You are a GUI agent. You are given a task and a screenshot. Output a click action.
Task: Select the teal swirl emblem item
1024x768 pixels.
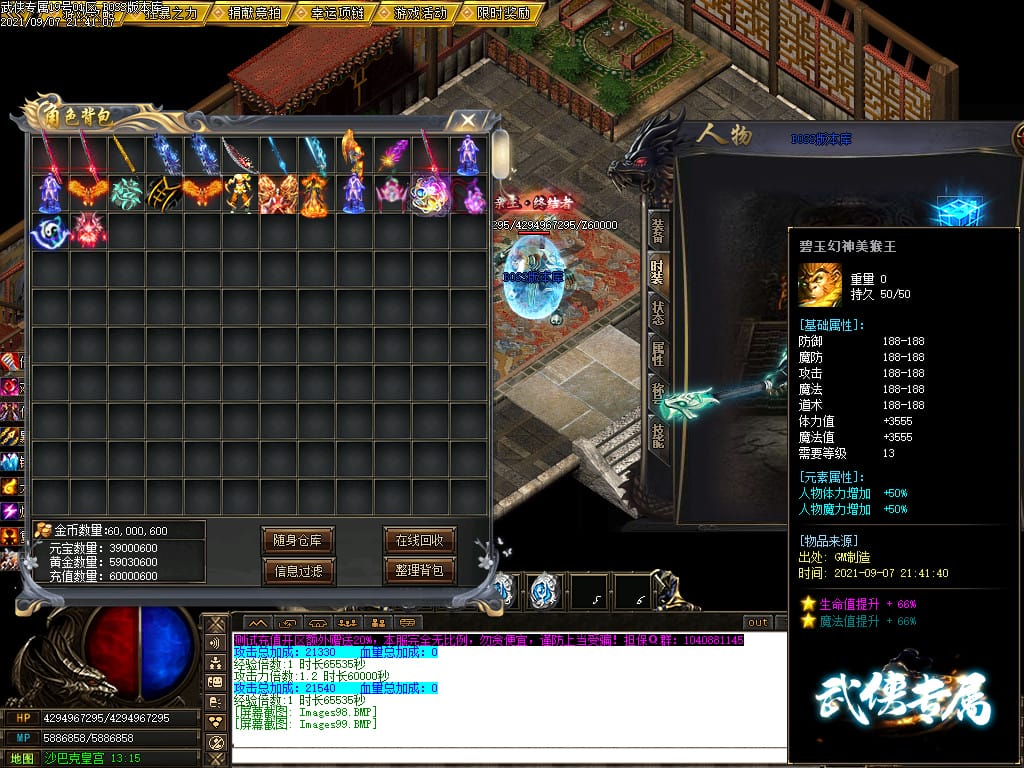click(x=126, y=193)
